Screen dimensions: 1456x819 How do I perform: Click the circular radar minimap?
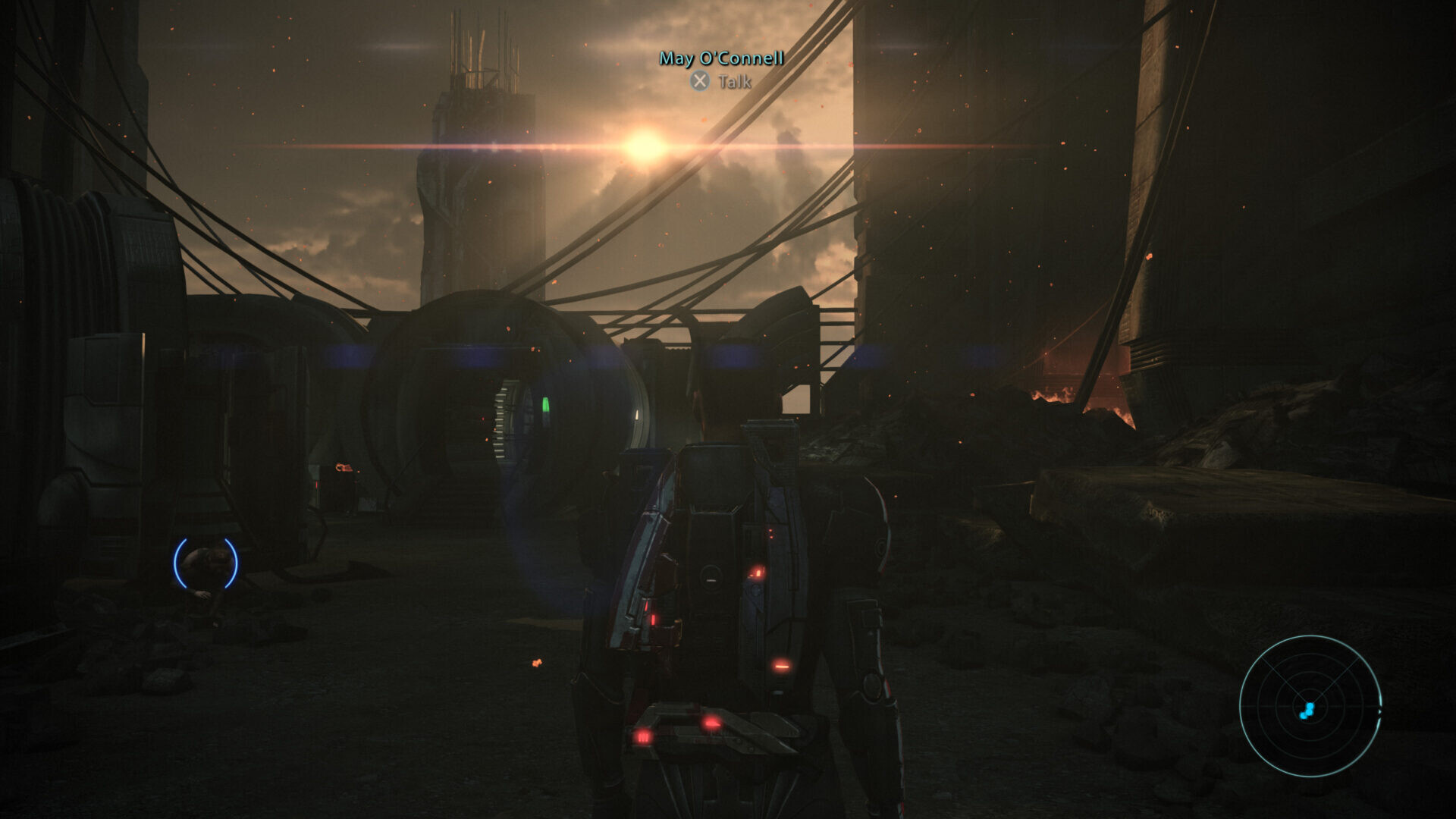(x=1310, y=706)
